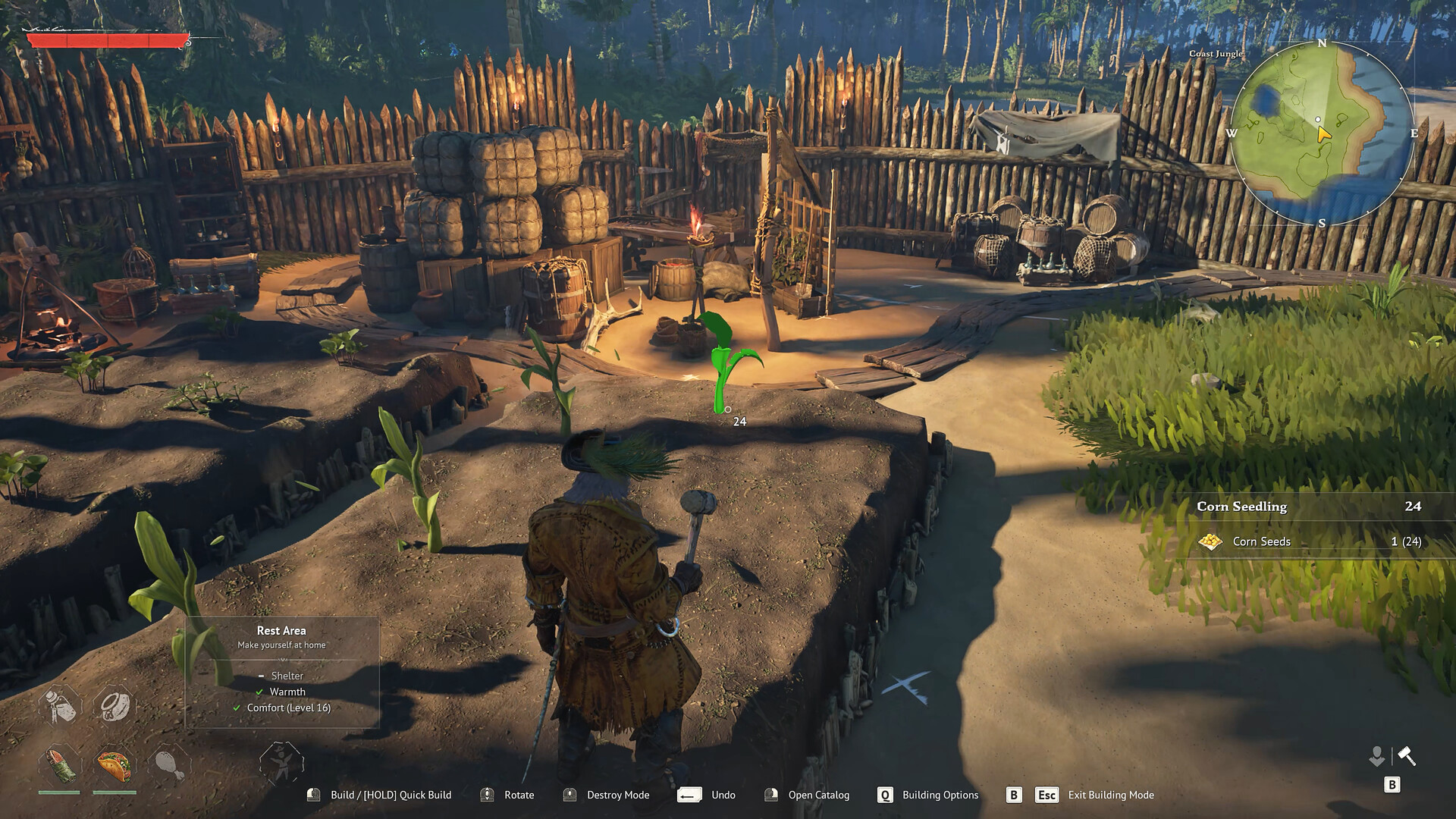This screenshot has height=819, width=1456.
Task: Switch to the character mode icon
Action: [x=1376, y=756]
